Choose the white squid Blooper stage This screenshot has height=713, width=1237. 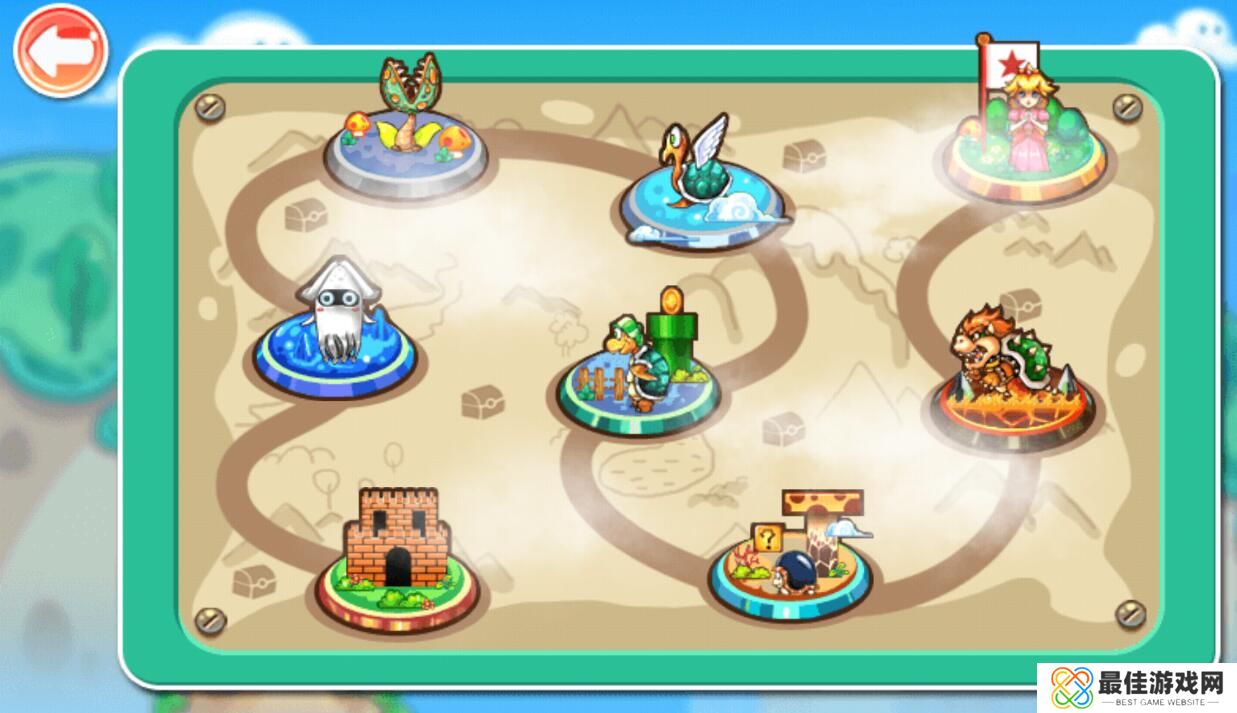click(x=335, y=330)
